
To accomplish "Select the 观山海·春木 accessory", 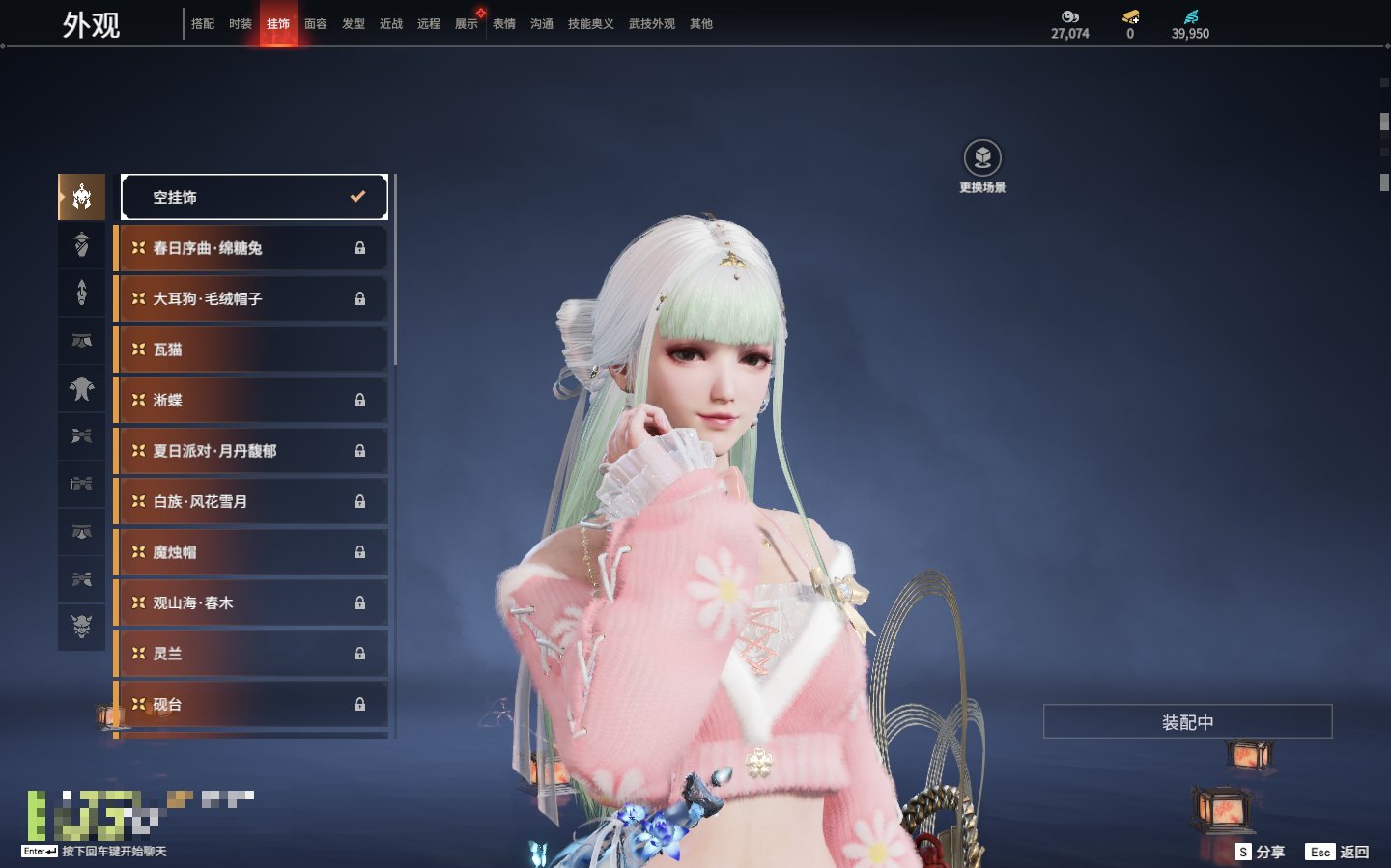I will [x=251, y=603].
